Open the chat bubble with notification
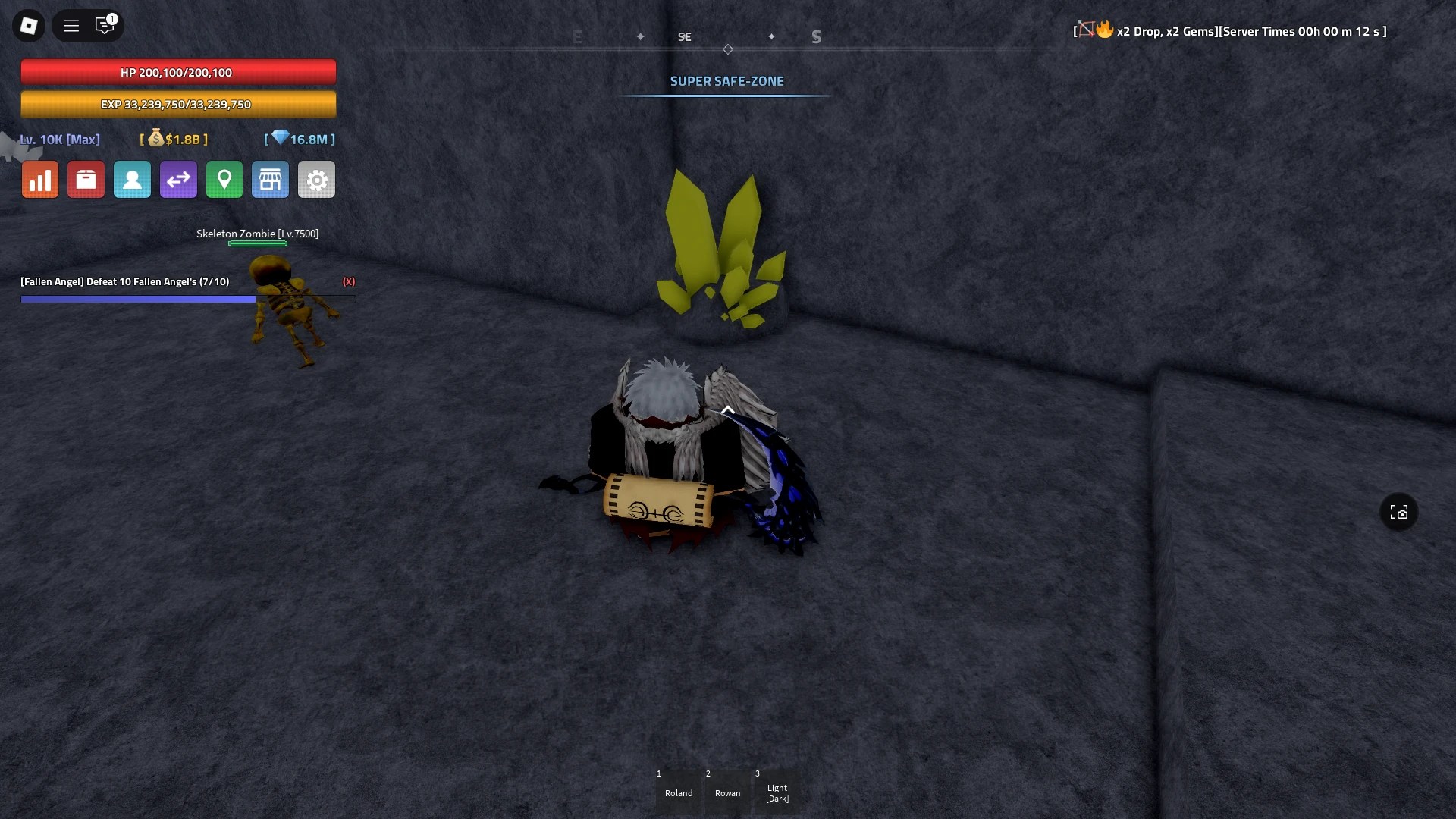 (x=105, y=25)
